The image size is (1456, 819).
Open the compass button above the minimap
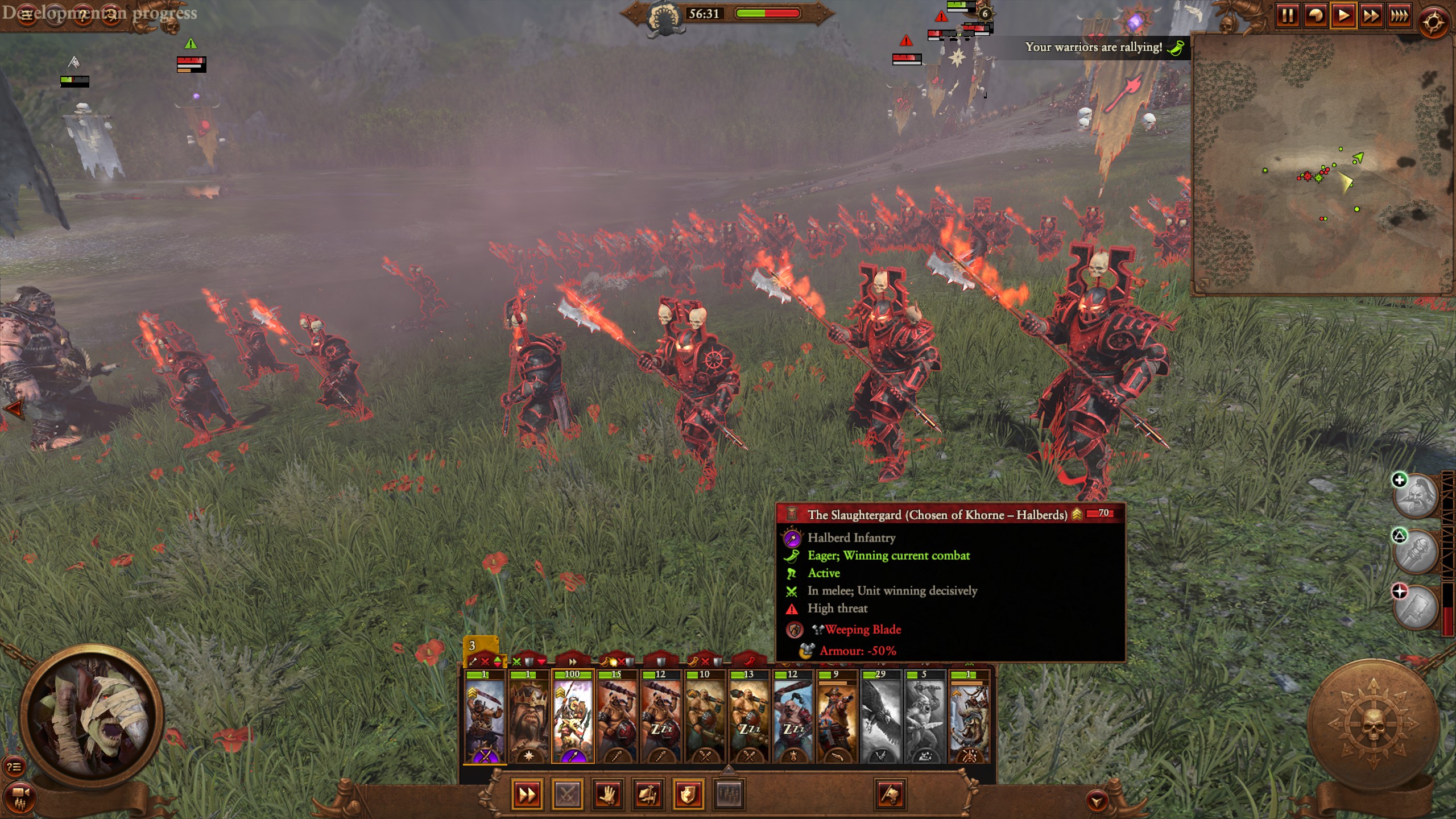1433,23
